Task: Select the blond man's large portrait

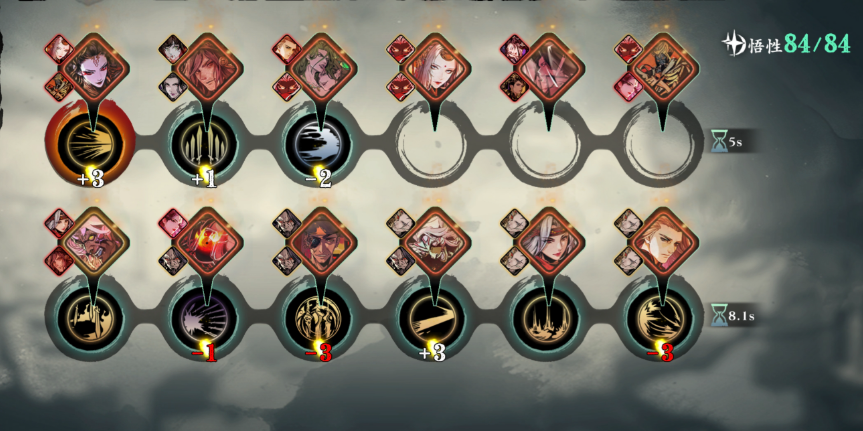Action: [661, 240]
